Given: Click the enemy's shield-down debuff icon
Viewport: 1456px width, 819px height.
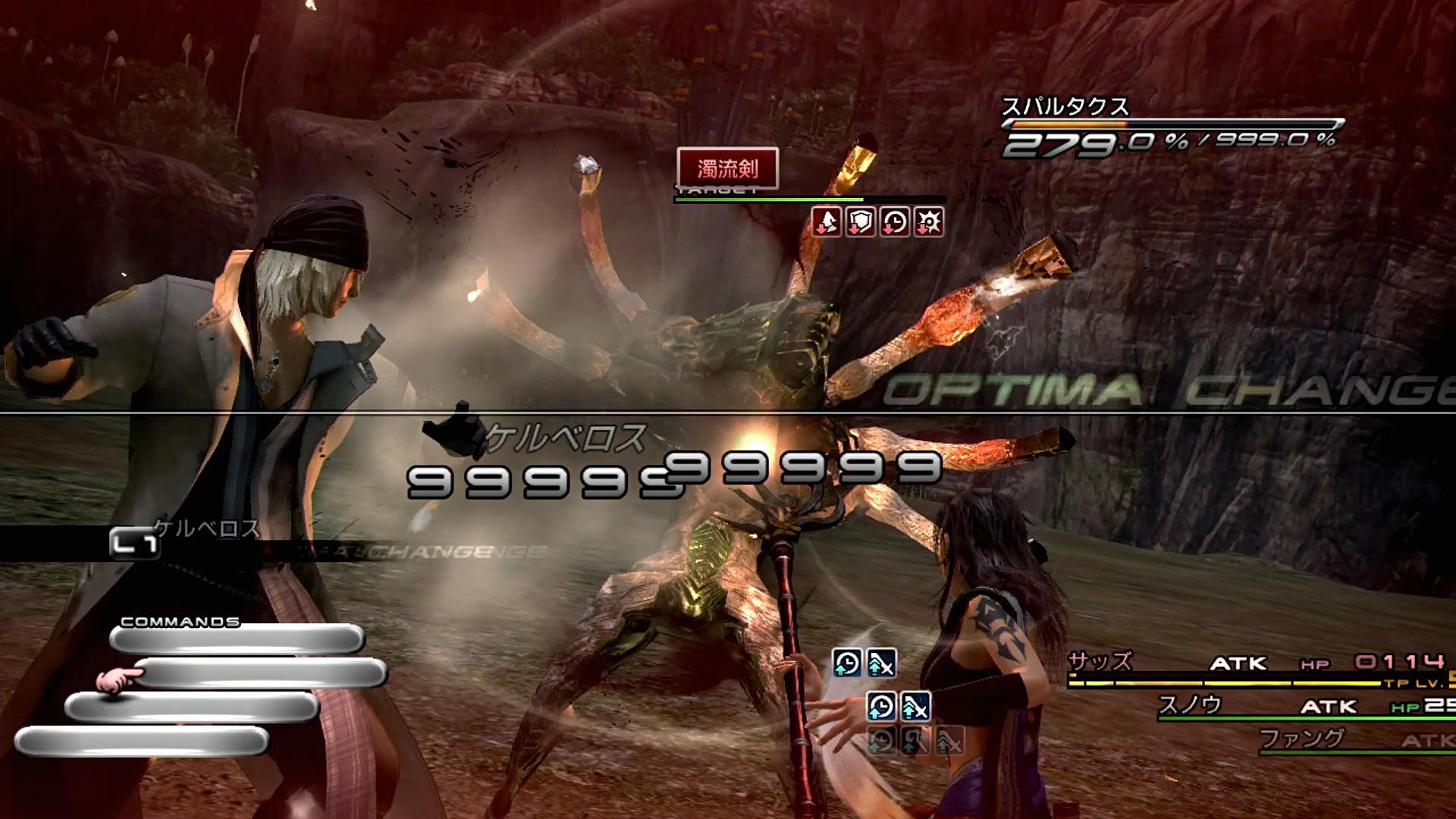Looking at the screenshot, I should pos(860,222).
